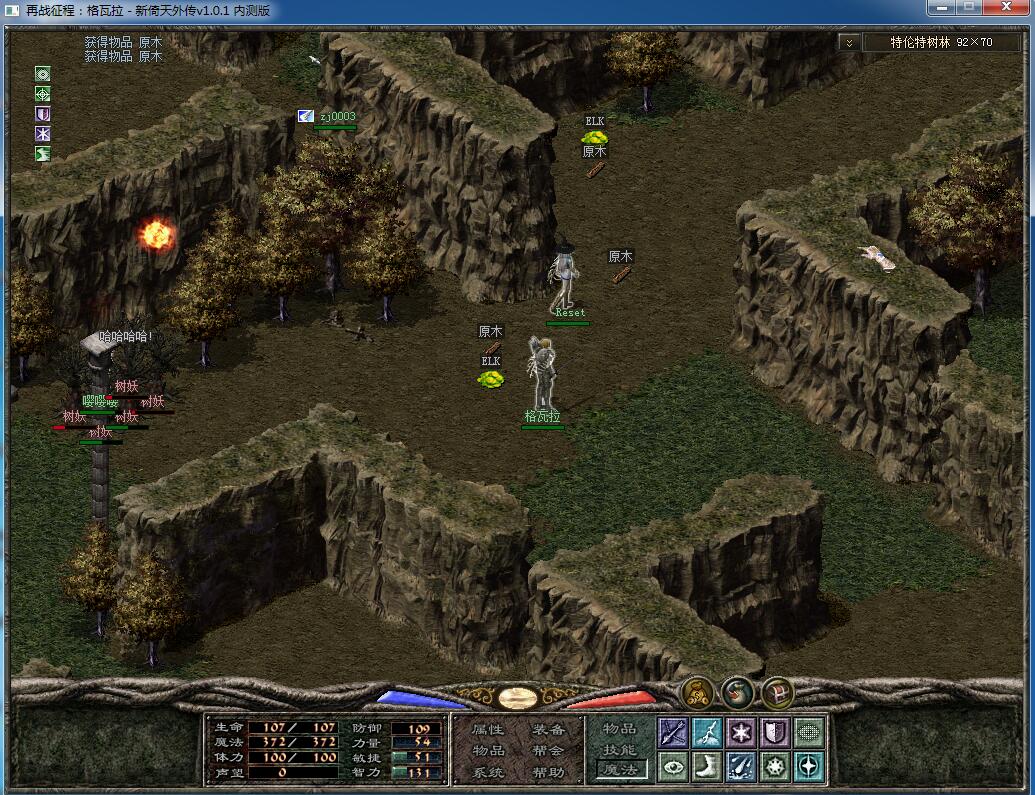Image resolution: width=1035 pixels, height=795 pixels.
Task: Activate the crossed arrows spell icon
Action: pyautogui.click(x=673, y=732)
